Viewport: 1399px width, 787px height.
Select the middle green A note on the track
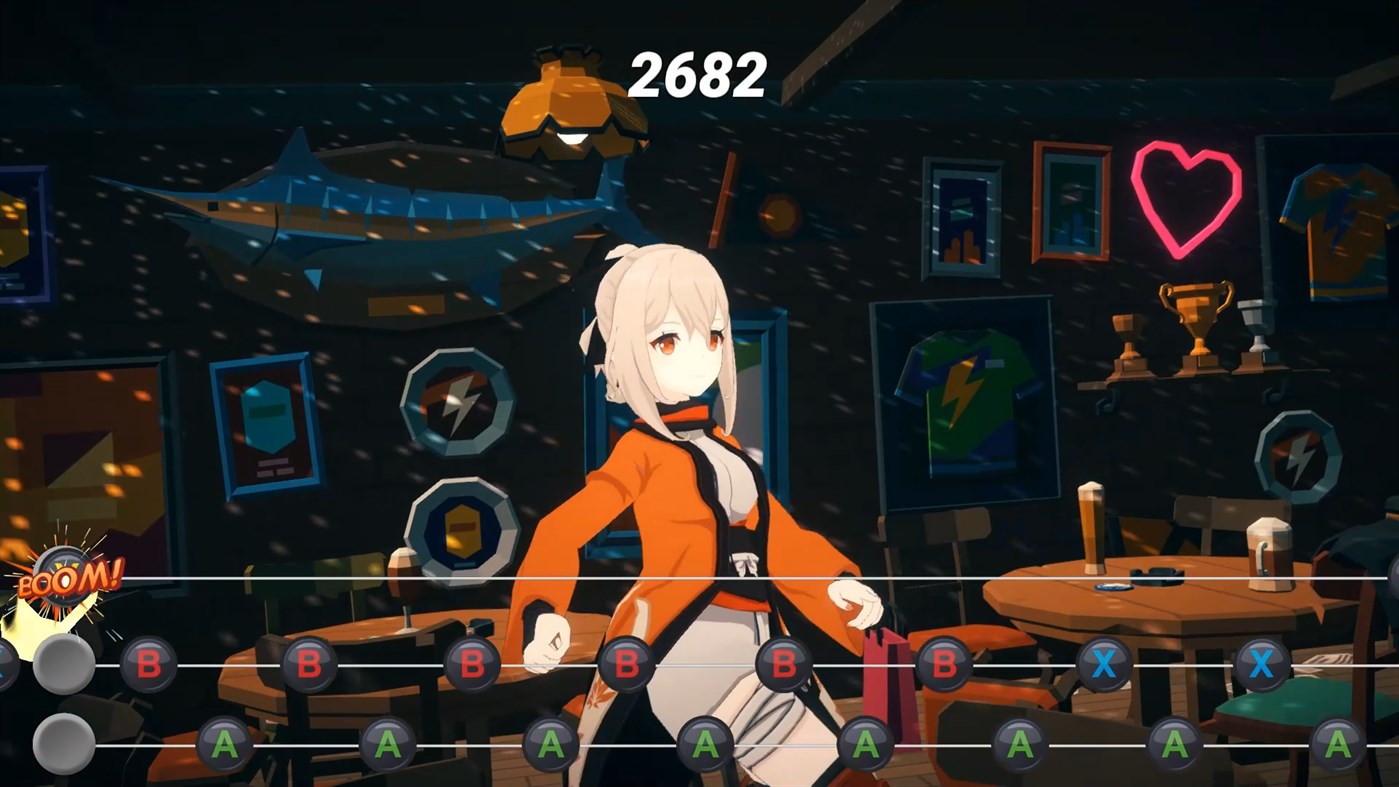(x=705, y=744)
